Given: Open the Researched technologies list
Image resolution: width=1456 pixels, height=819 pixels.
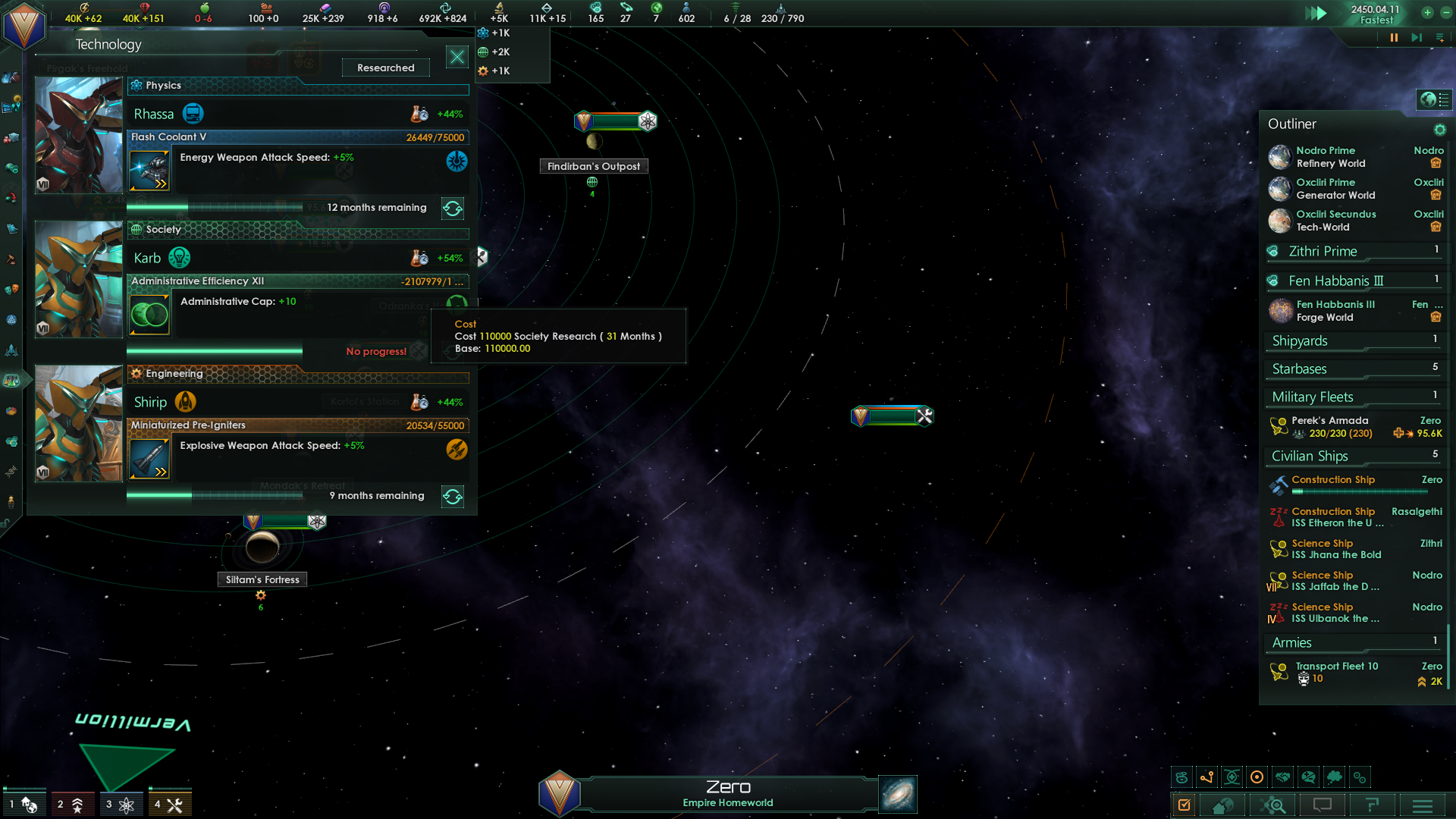Looking at the screenshot, I should coord(385,67).
